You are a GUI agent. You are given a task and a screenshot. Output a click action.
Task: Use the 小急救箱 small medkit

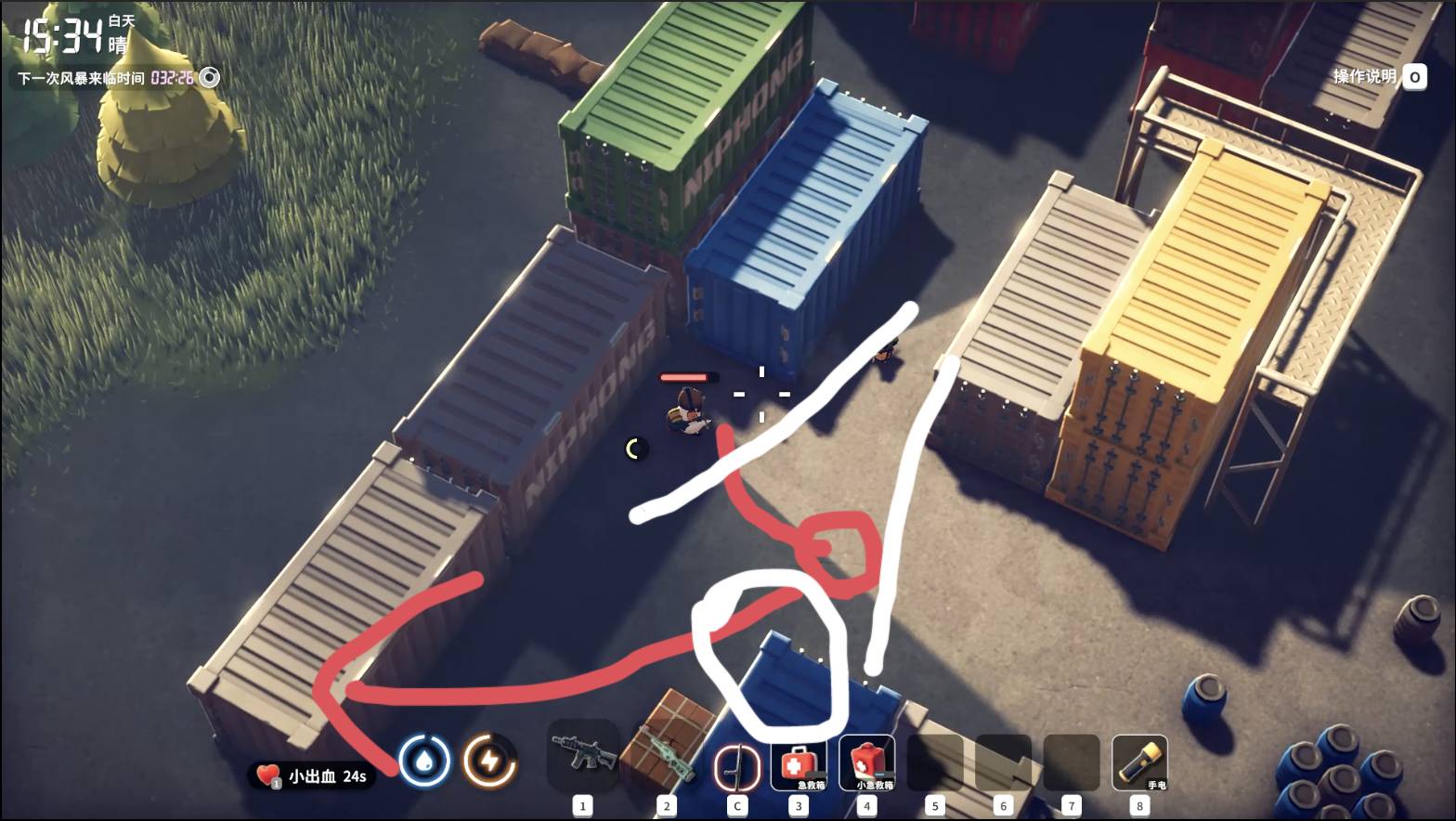pyautogui.click(x=867, y=763)
